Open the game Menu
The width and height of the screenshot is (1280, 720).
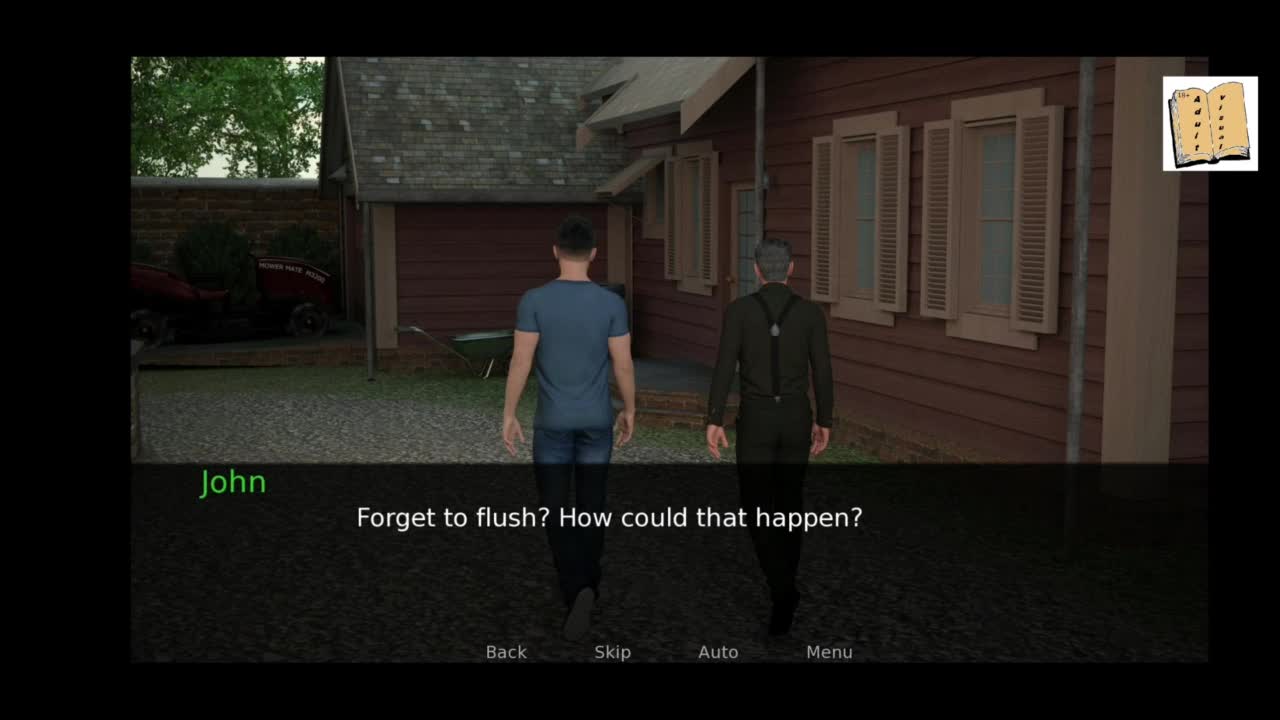829,652
